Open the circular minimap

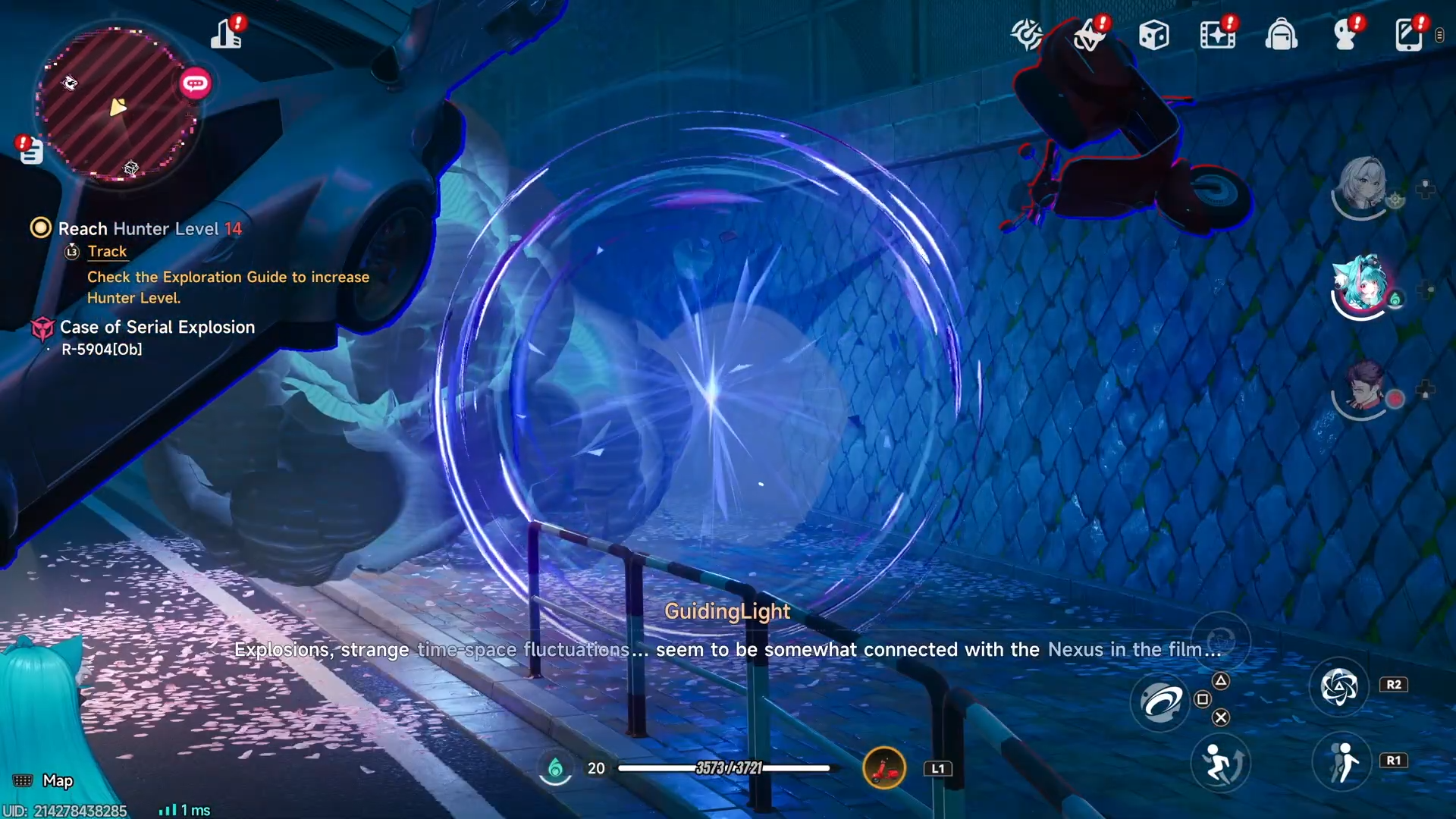pyautogui.click(x=118, y=104)
